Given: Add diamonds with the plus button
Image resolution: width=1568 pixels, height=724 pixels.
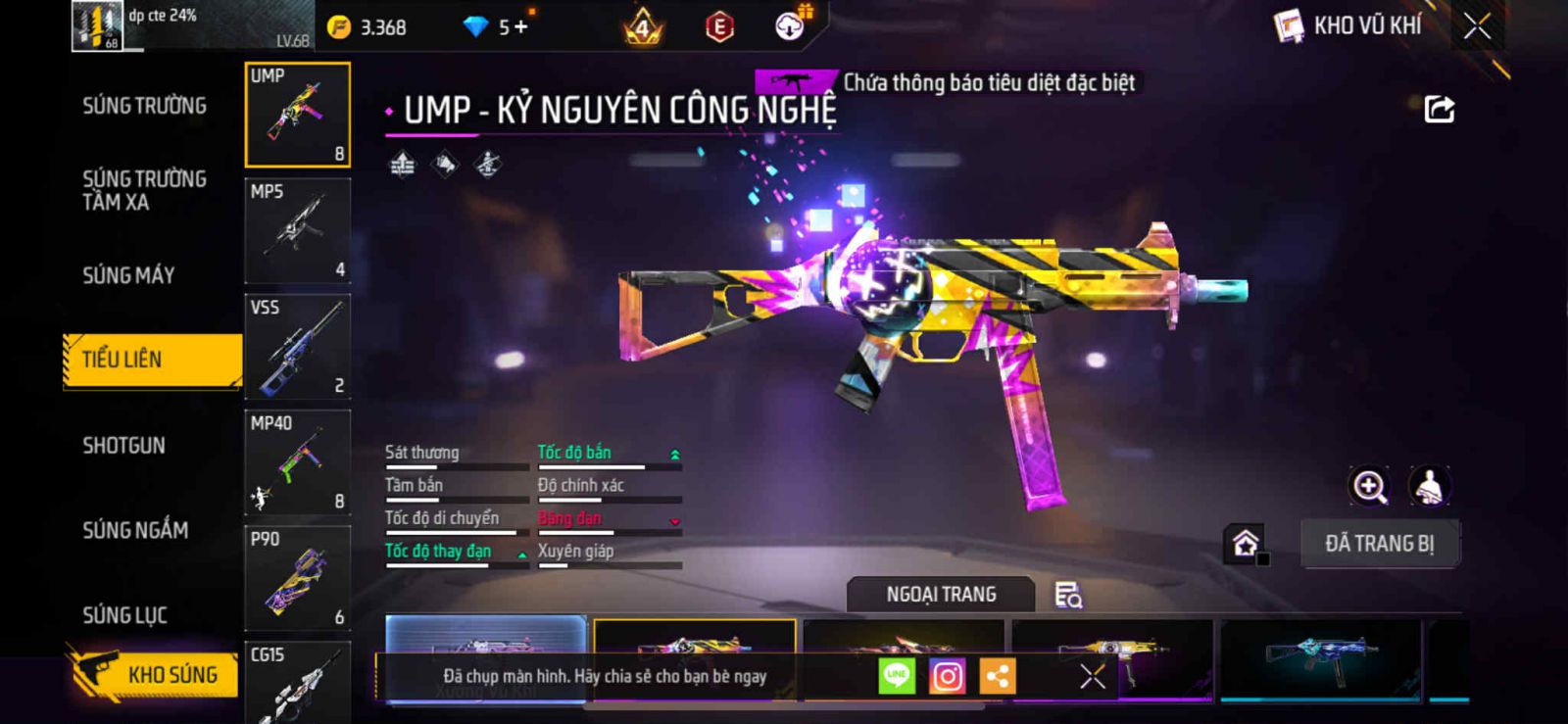Looking at the screenshot, I should point(520,27).
